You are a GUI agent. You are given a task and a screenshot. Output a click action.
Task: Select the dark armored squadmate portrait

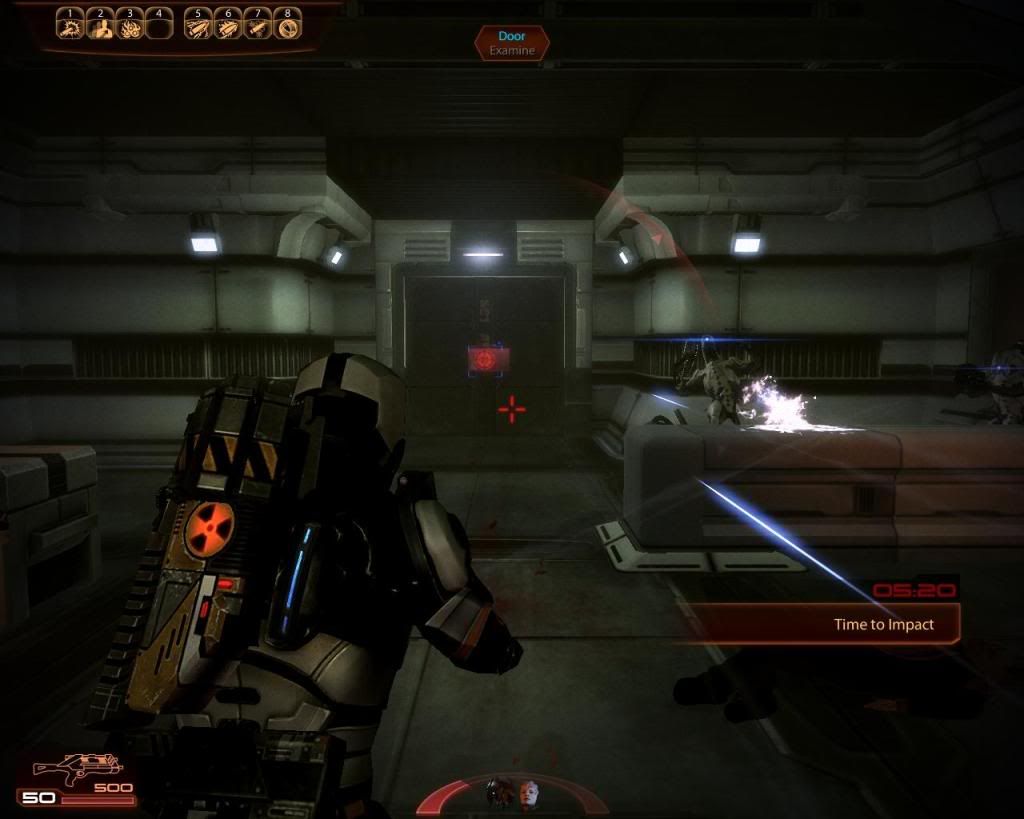click(x=499, y=793)
